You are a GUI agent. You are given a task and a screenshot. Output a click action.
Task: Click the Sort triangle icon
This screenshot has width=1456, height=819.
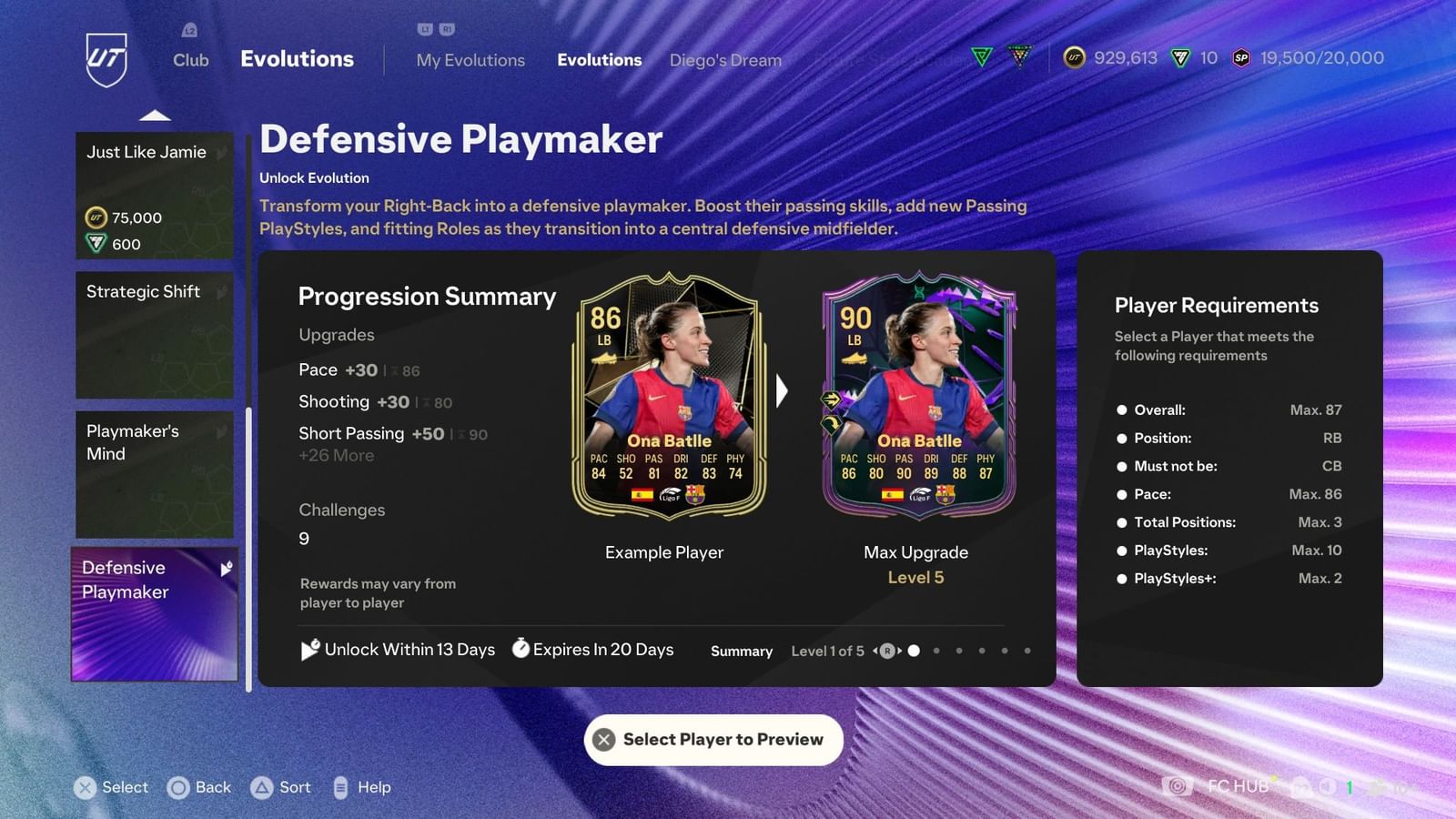pyautogui.click(x=259, y=787)
